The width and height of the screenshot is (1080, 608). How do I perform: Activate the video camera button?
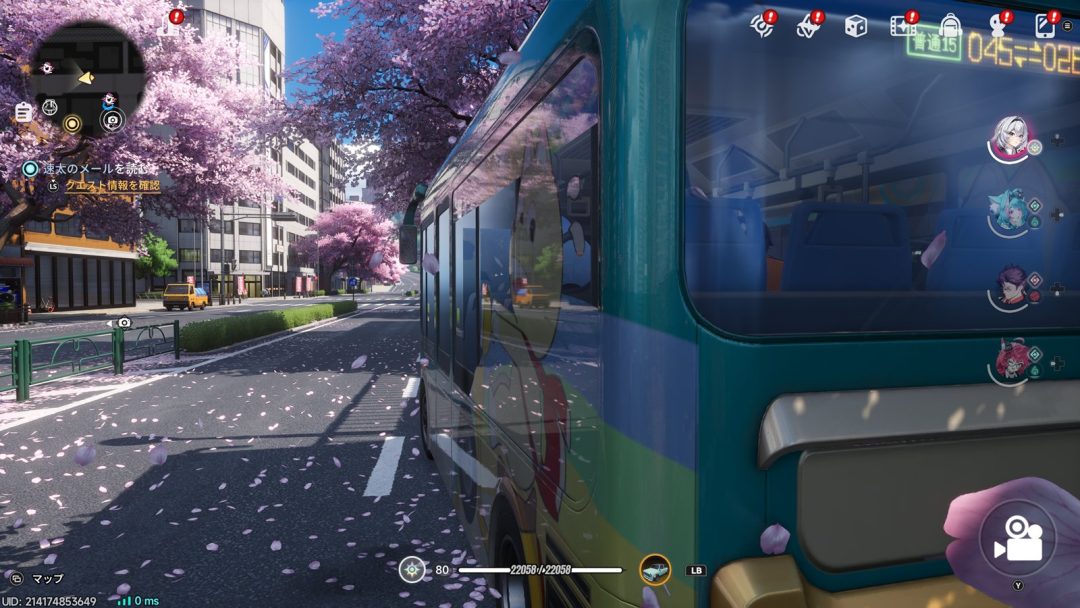click(1017, 539)
